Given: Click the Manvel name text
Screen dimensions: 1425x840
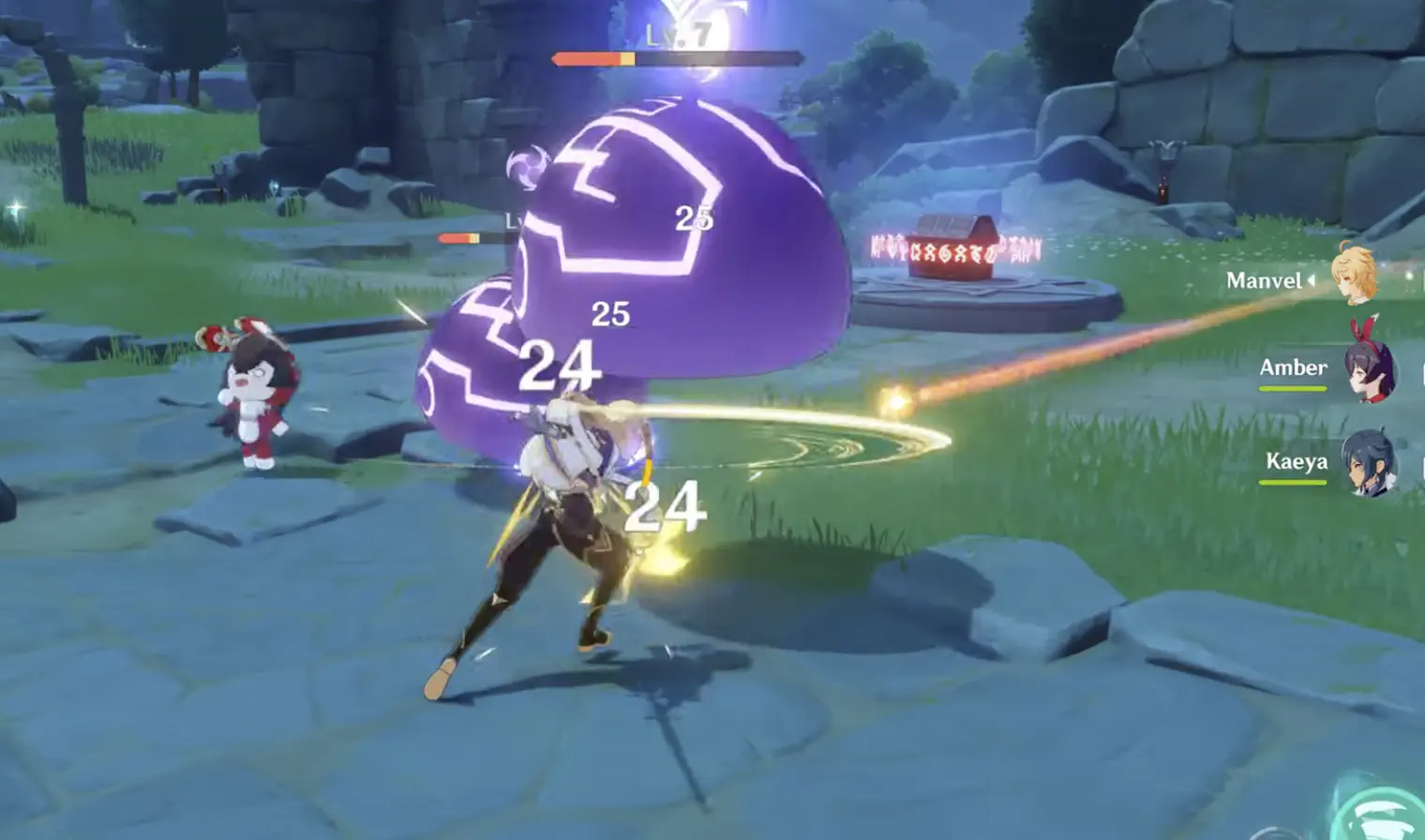Looking at the screenshot, I should click(x=1266, y=281).
